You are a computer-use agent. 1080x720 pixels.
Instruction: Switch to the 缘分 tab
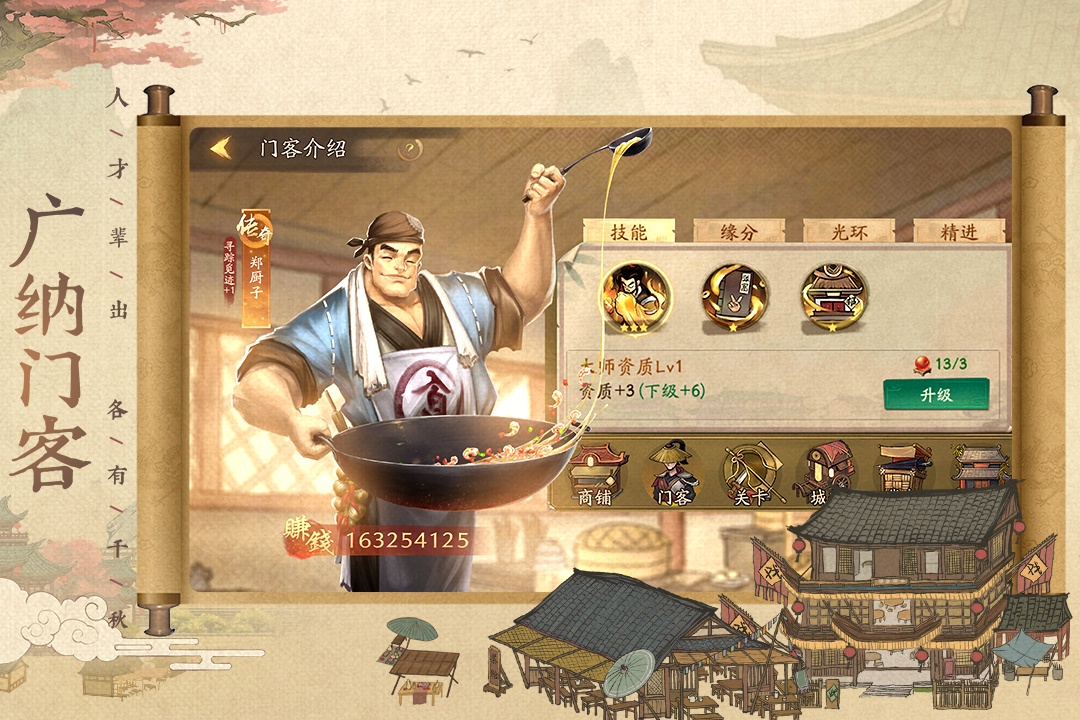coord(738,231)
